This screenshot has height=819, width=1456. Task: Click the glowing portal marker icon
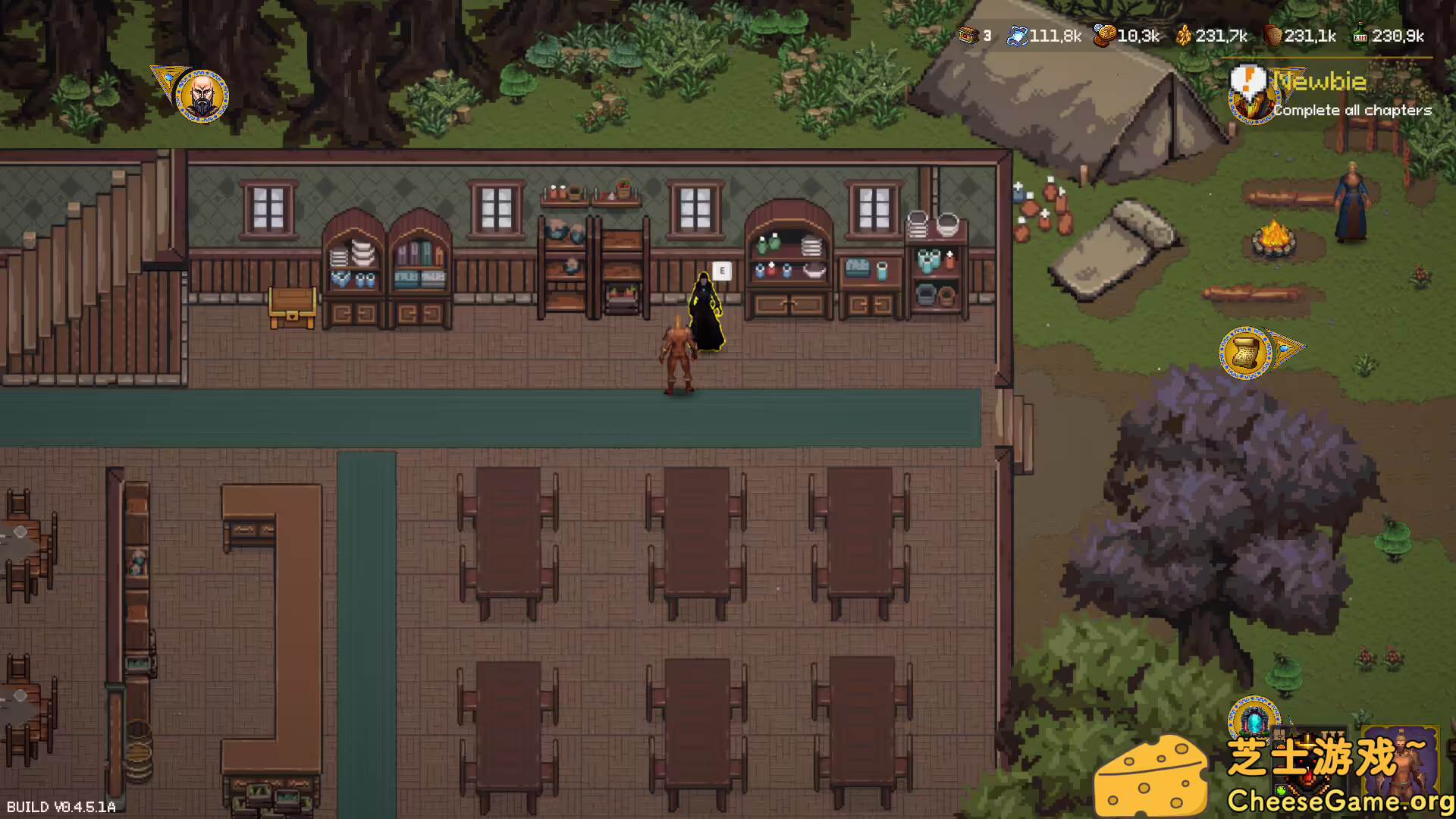click(1254, 719)
